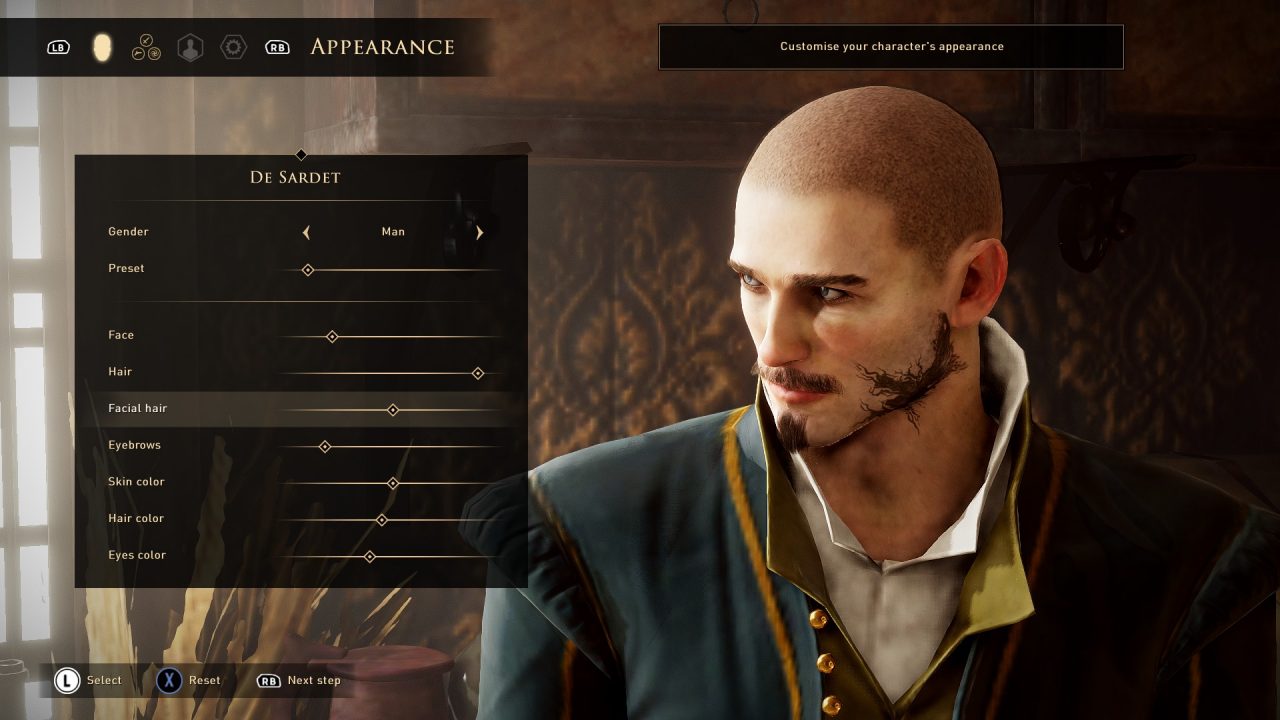The image size is (1280, 720).
Task: Click the right arrow to change gender
Action: coord(479,232)
